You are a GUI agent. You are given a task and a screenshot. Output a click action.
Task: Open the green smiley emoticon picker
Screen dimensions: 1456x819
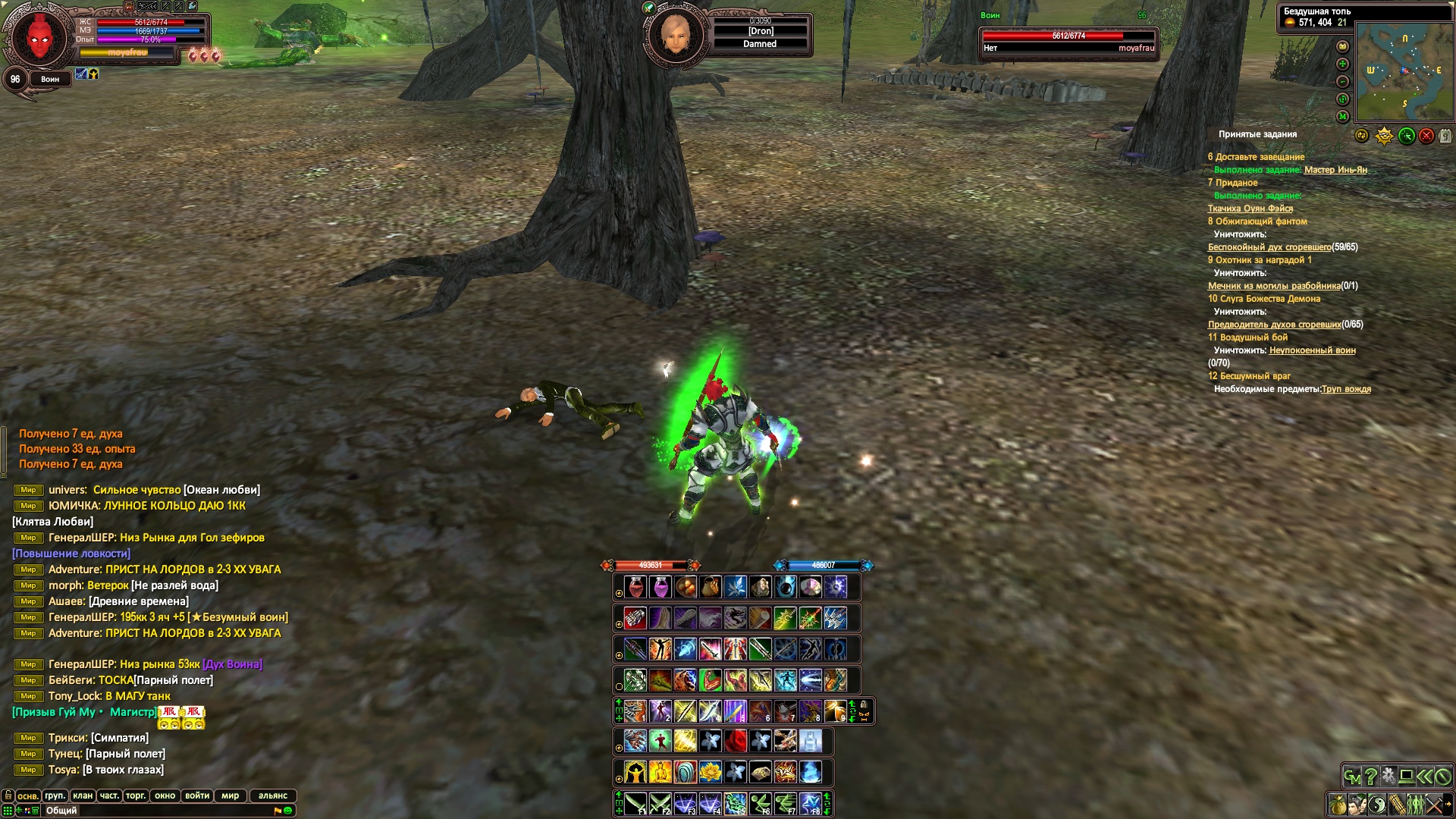[x=288, y=811]
